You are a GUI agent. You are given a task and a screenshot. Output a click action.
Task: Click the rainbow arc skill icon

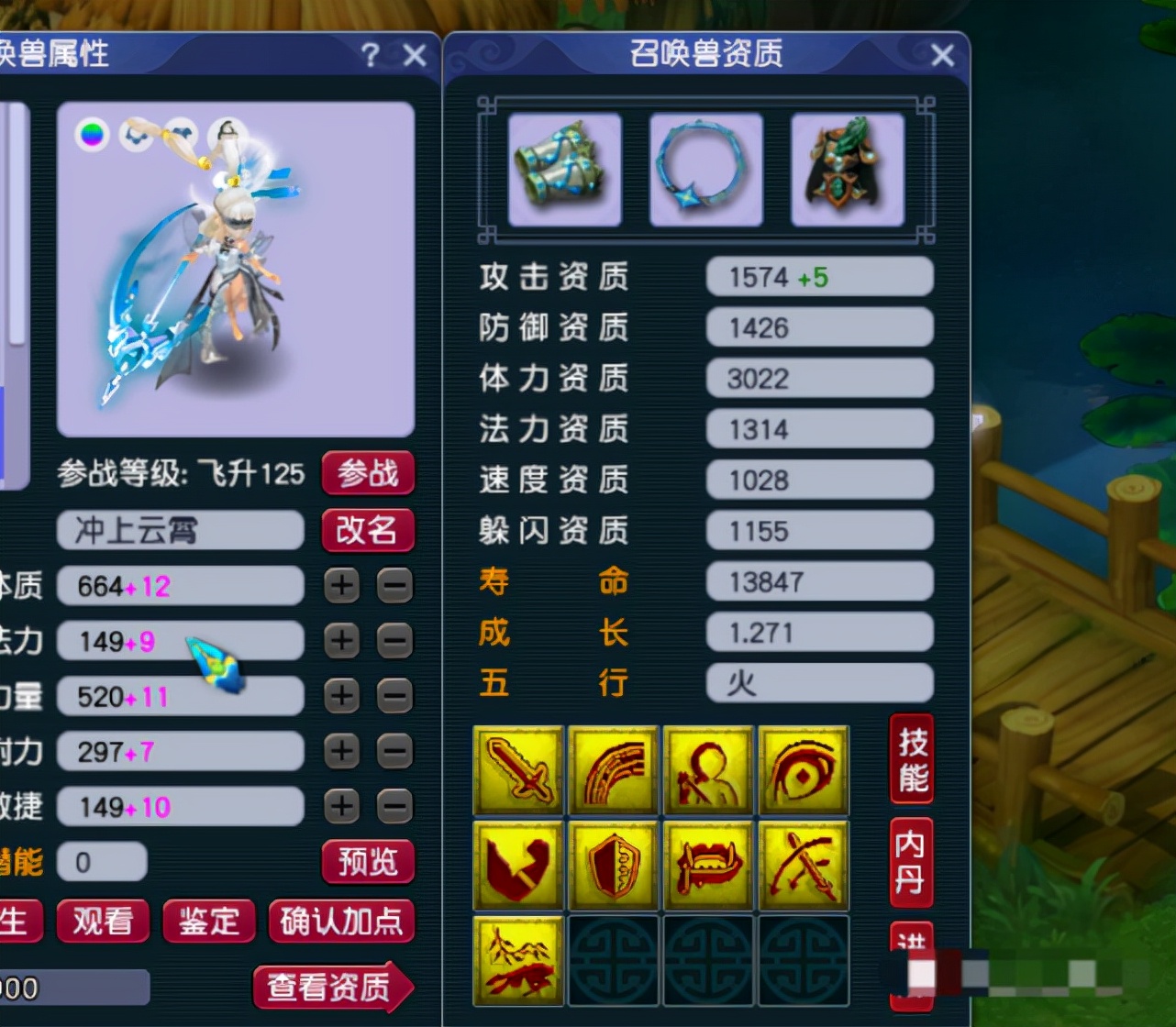tap(614, 770)
